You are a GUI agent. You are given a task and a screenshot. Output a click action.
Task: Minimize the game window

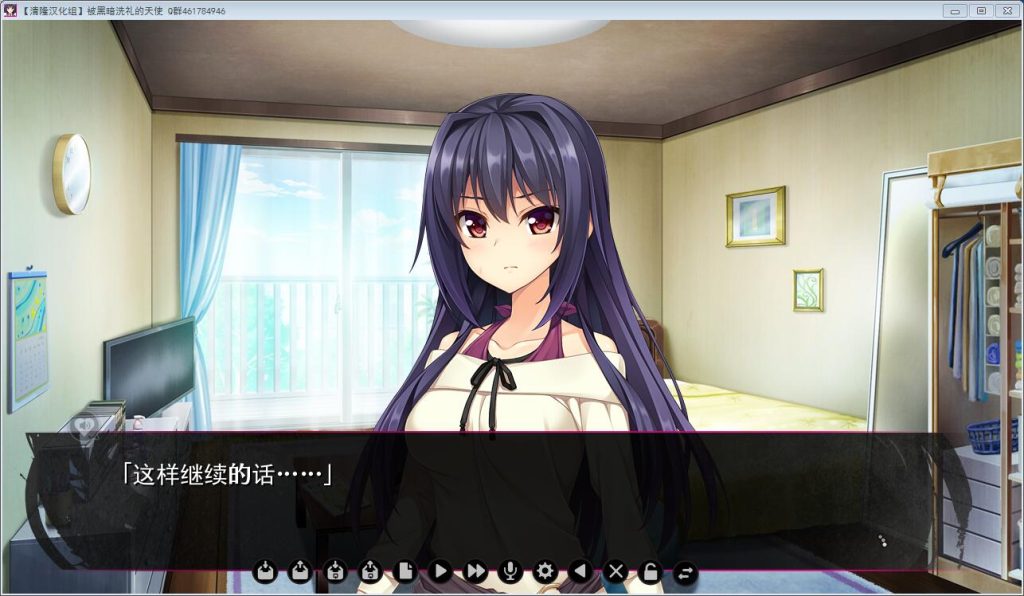(955, 10)
